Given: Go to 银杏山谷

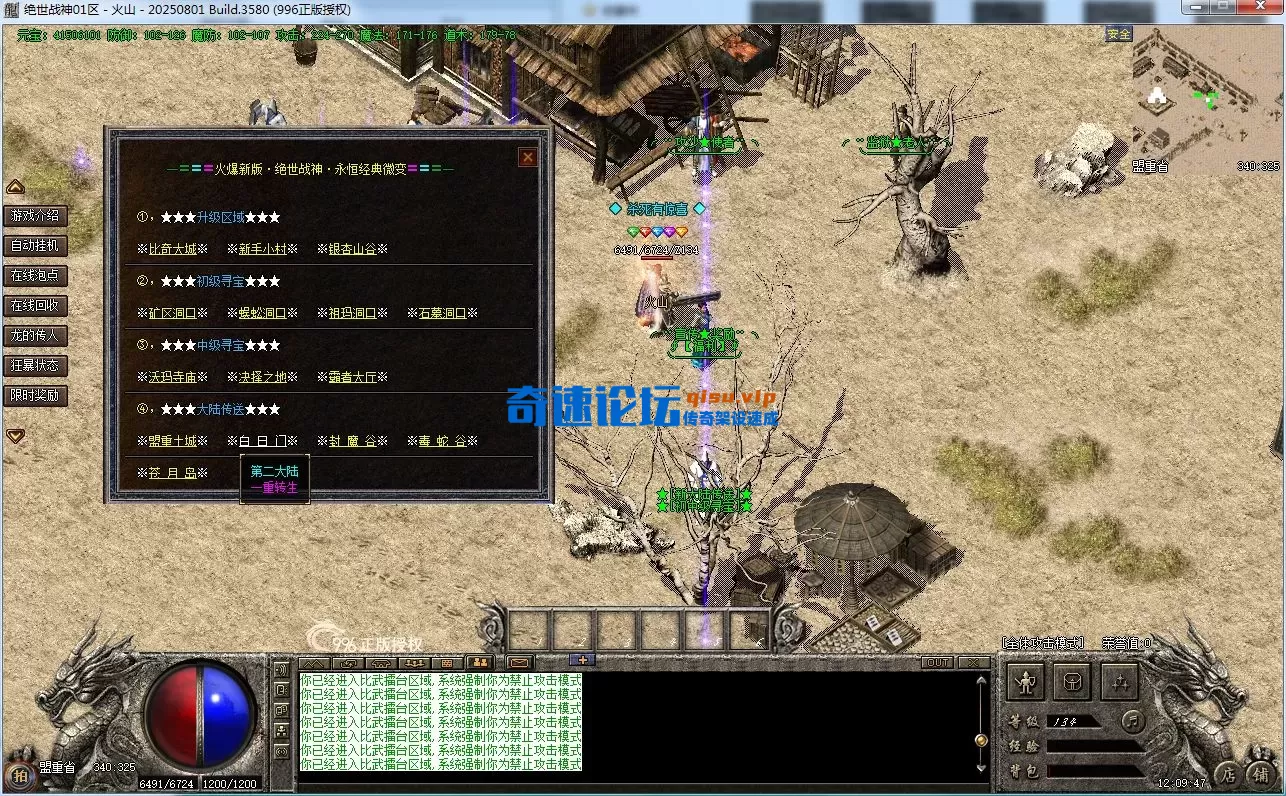Looking at the screenshot, I should click(352, 249).
